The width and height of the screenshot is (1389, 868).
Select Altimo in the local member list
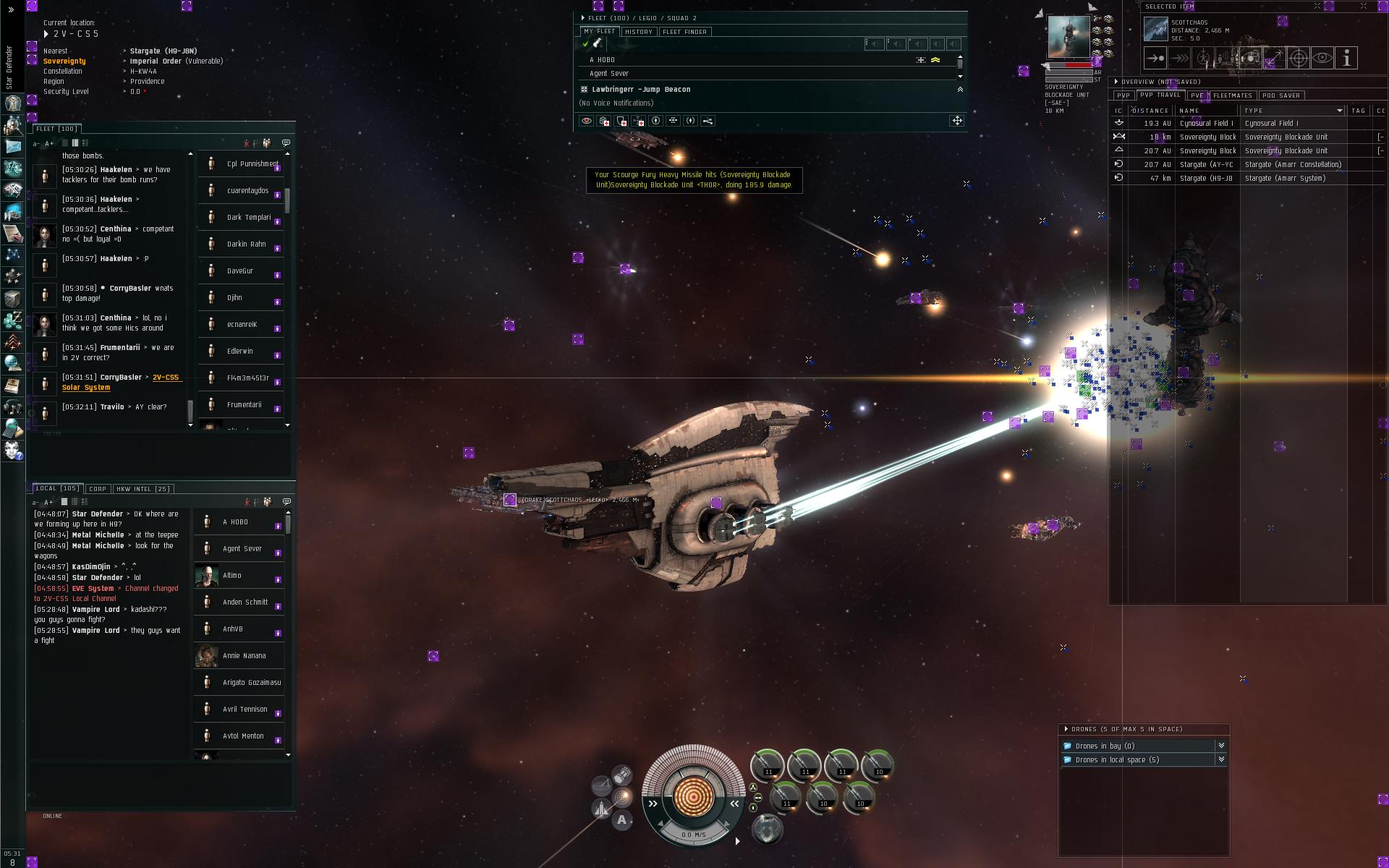[x=232, y=576]
